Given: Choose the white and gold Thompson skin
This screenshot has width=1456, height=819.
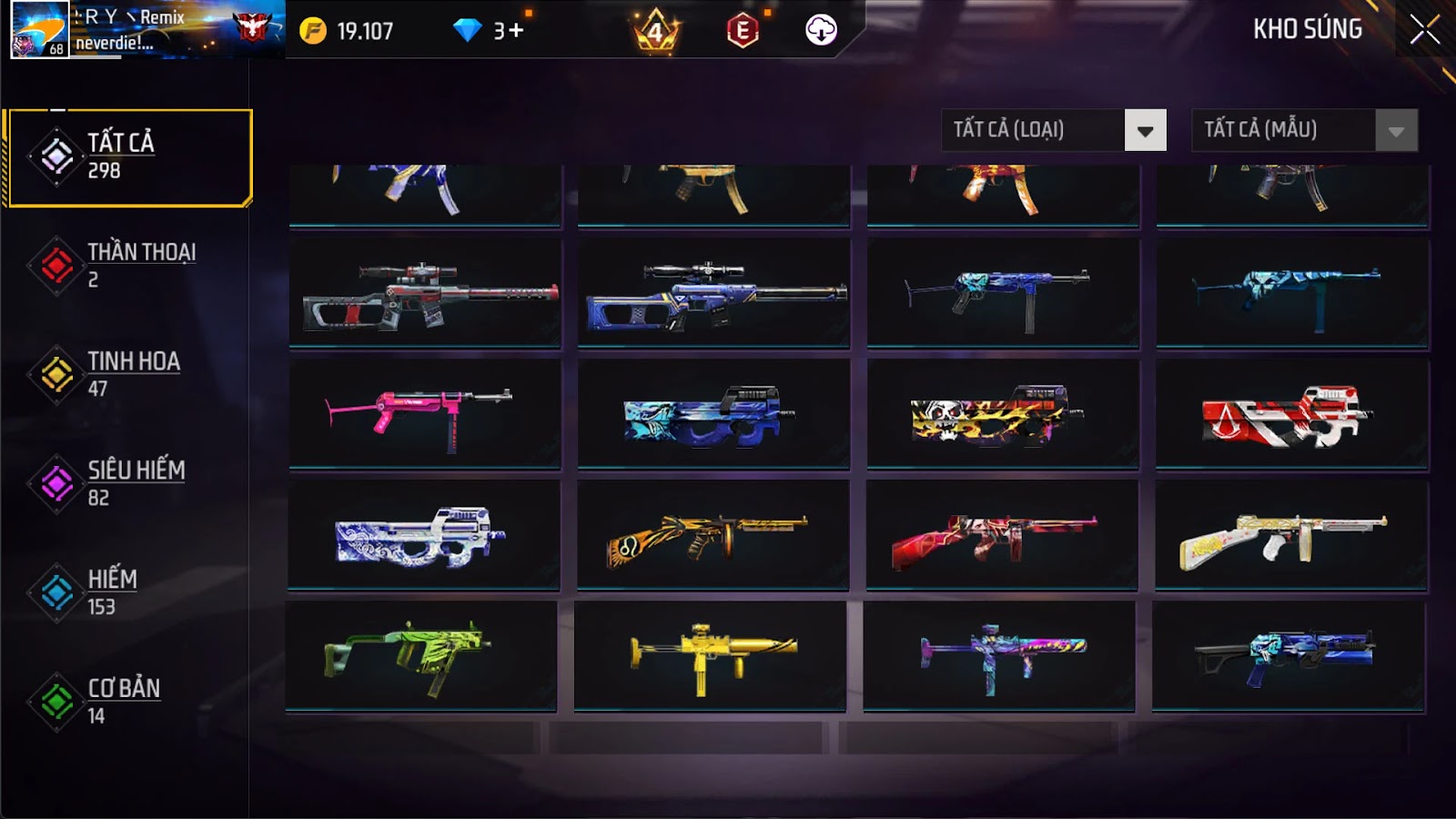Looking at the screenshot, I should [1290, 535].
